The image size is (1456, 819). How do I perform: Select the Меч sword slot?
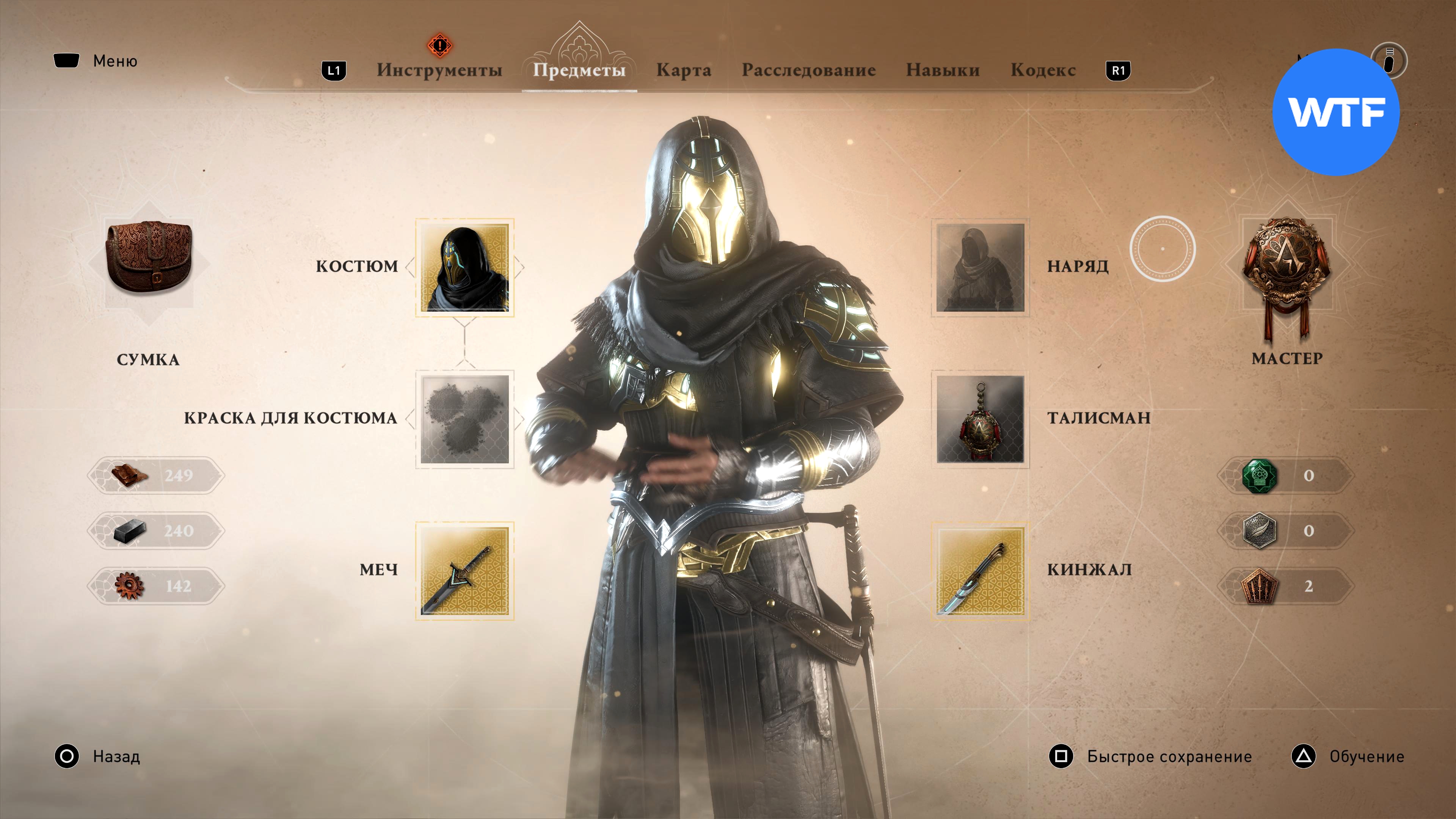[x=464, y=570]
